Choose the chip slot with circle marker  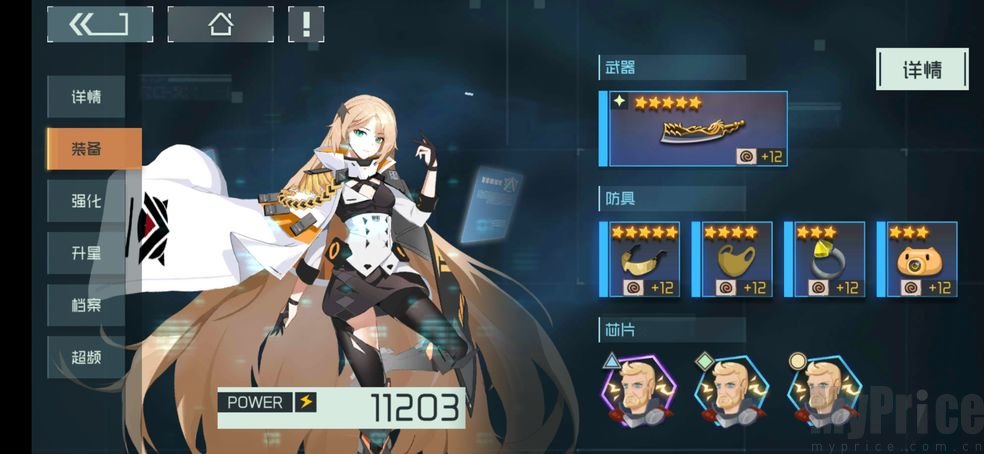(824, 387)
